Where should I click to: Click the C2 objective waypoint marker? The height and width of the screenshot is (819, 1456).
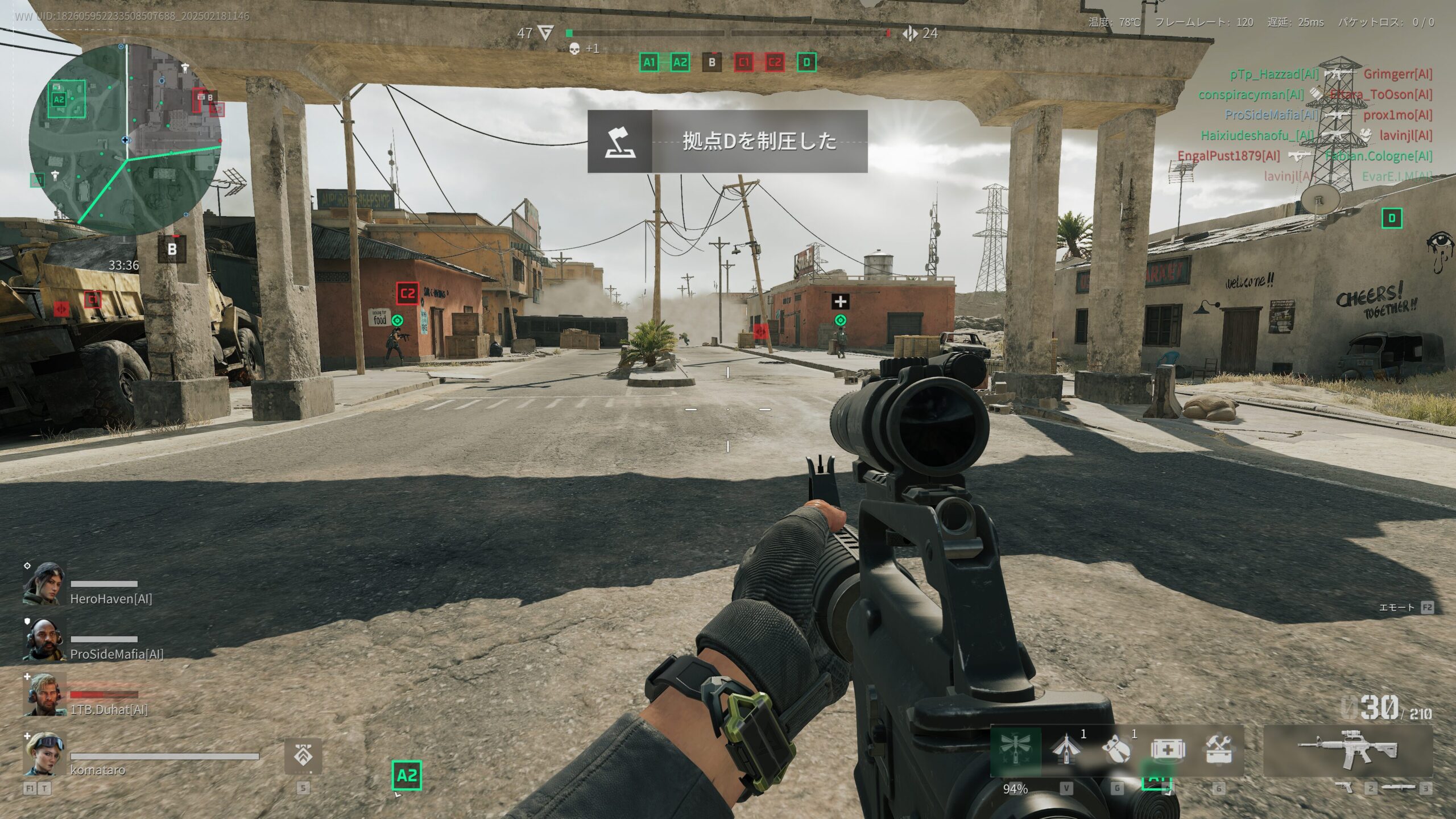407,294
